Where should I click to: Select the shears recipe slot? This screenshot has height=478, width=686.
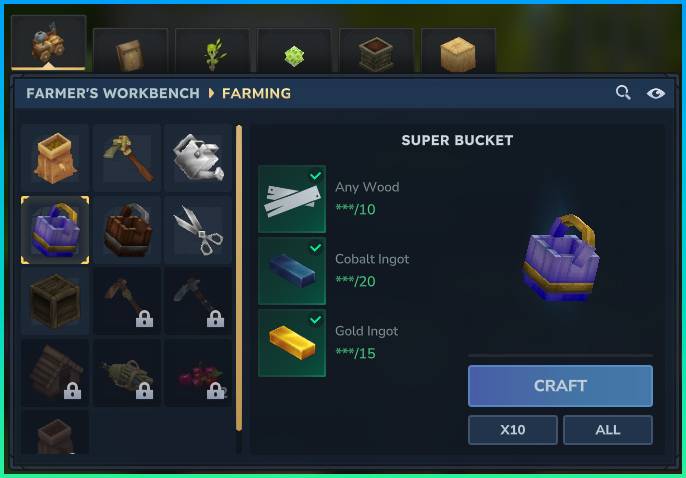pos(198,230)
